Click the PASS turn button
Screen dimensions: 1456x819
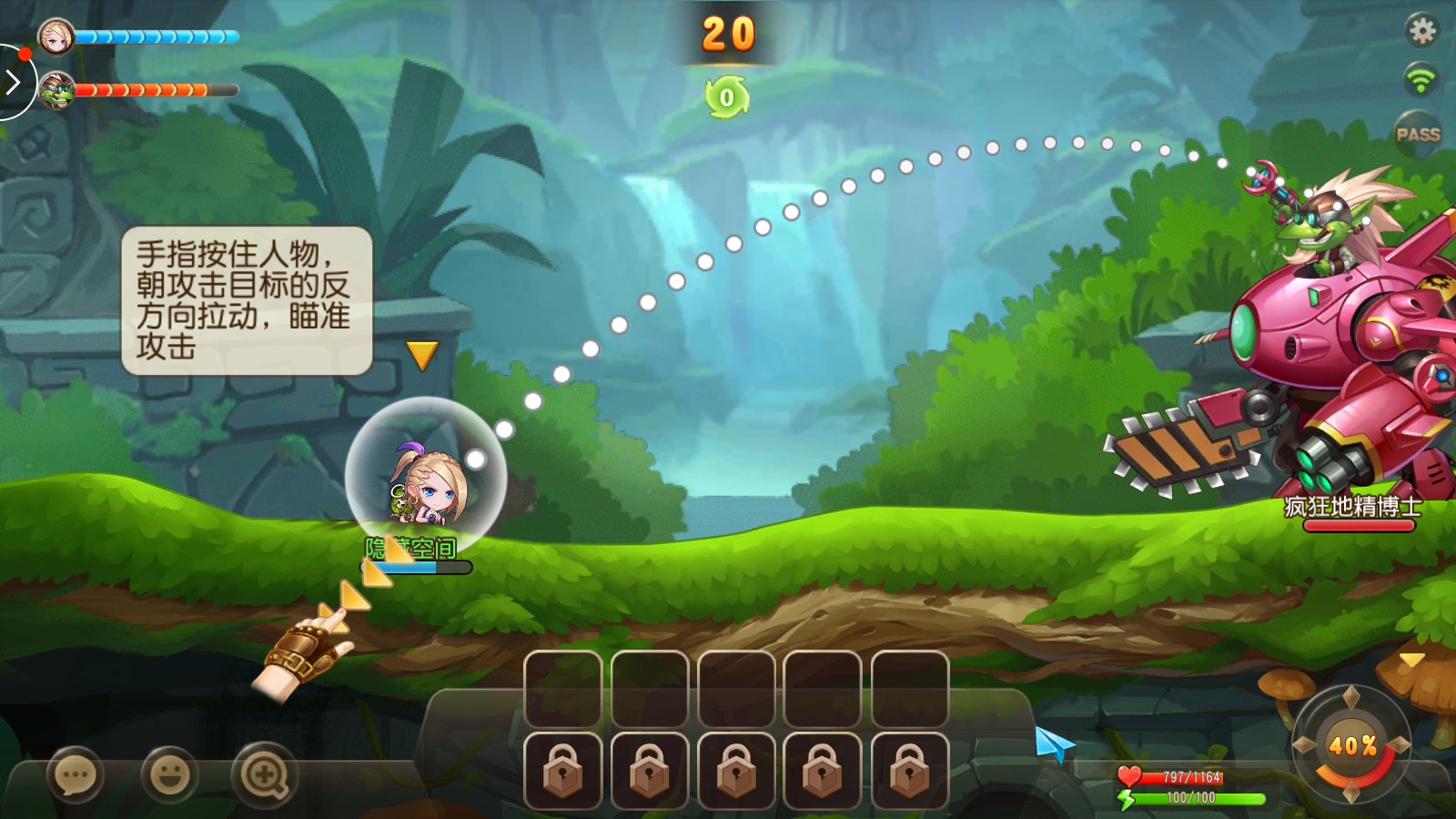(1418, 135)
